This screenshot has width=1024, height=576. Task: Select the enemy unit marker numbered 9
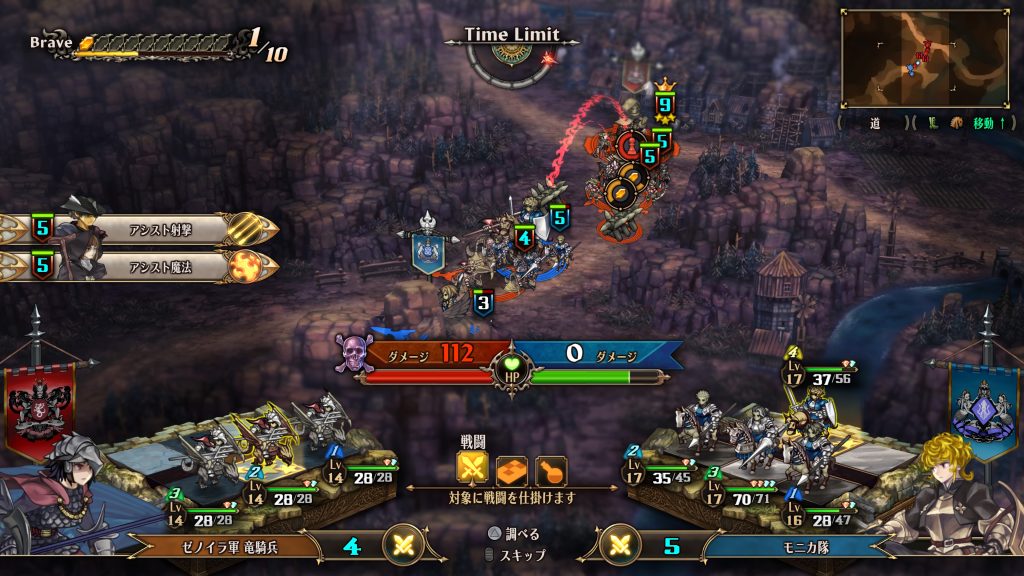click(x=664, y=104)
